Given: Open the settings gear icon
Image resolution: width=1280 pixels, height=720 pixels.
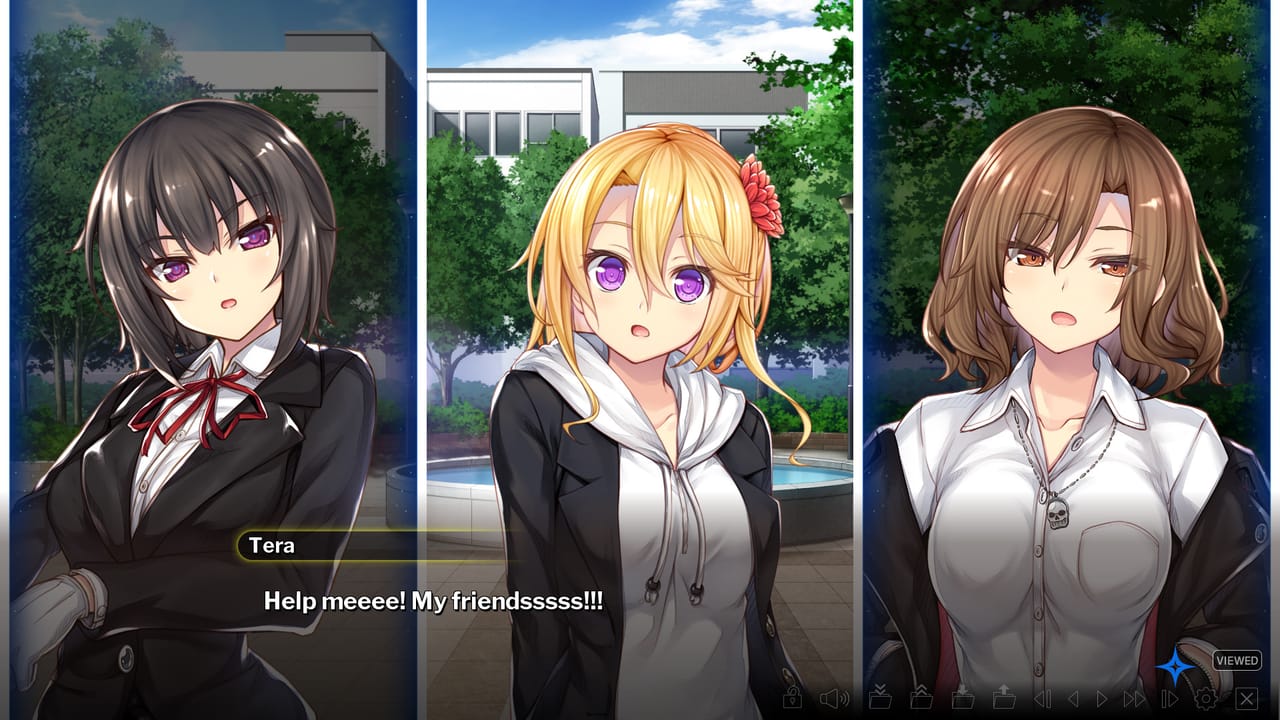Looking at the screenshot, I should [1208, 698].
